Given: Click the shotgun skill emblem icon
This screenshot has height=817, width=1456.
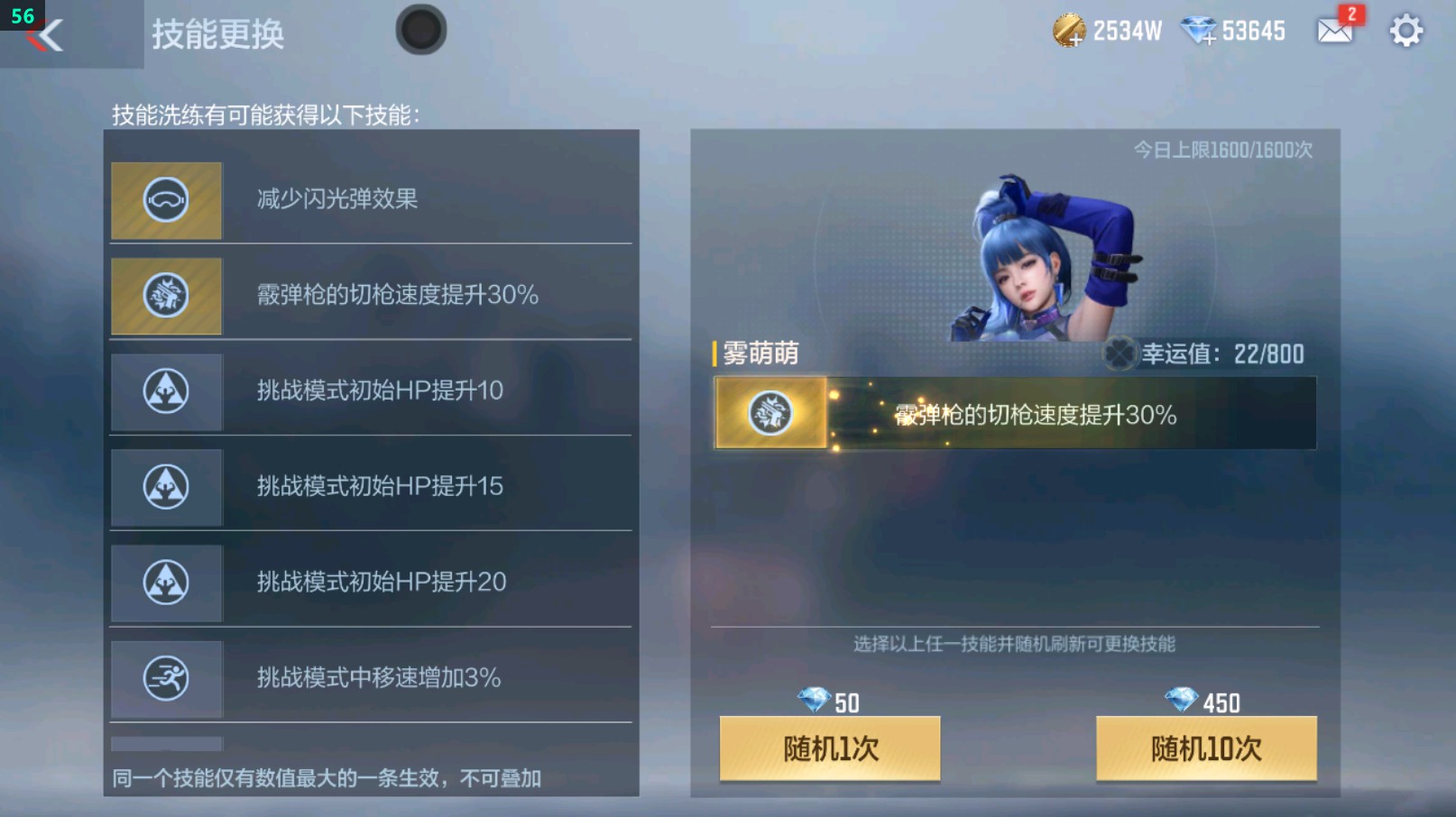Looking at the screenshot, I should click(x=166, y=296).
